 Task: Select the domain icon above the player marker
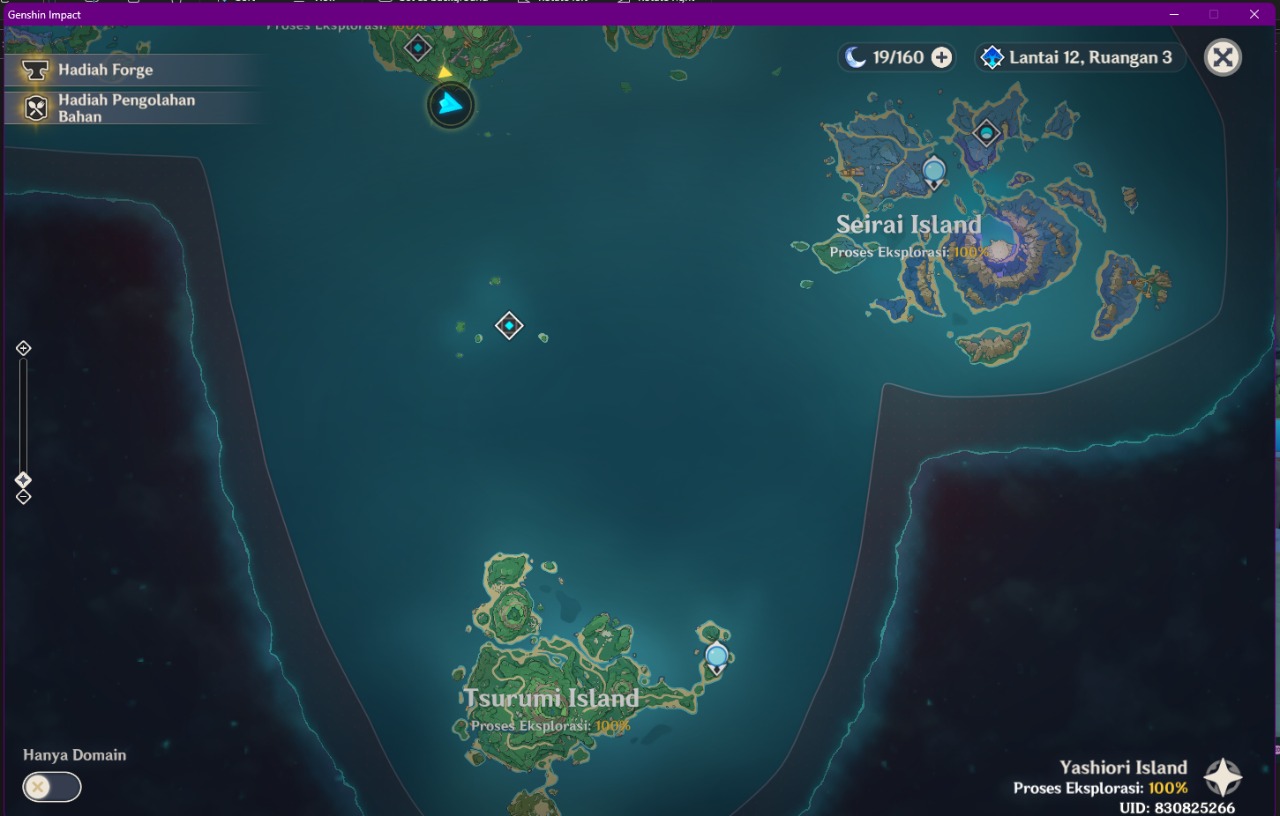(x=417, y=46)
